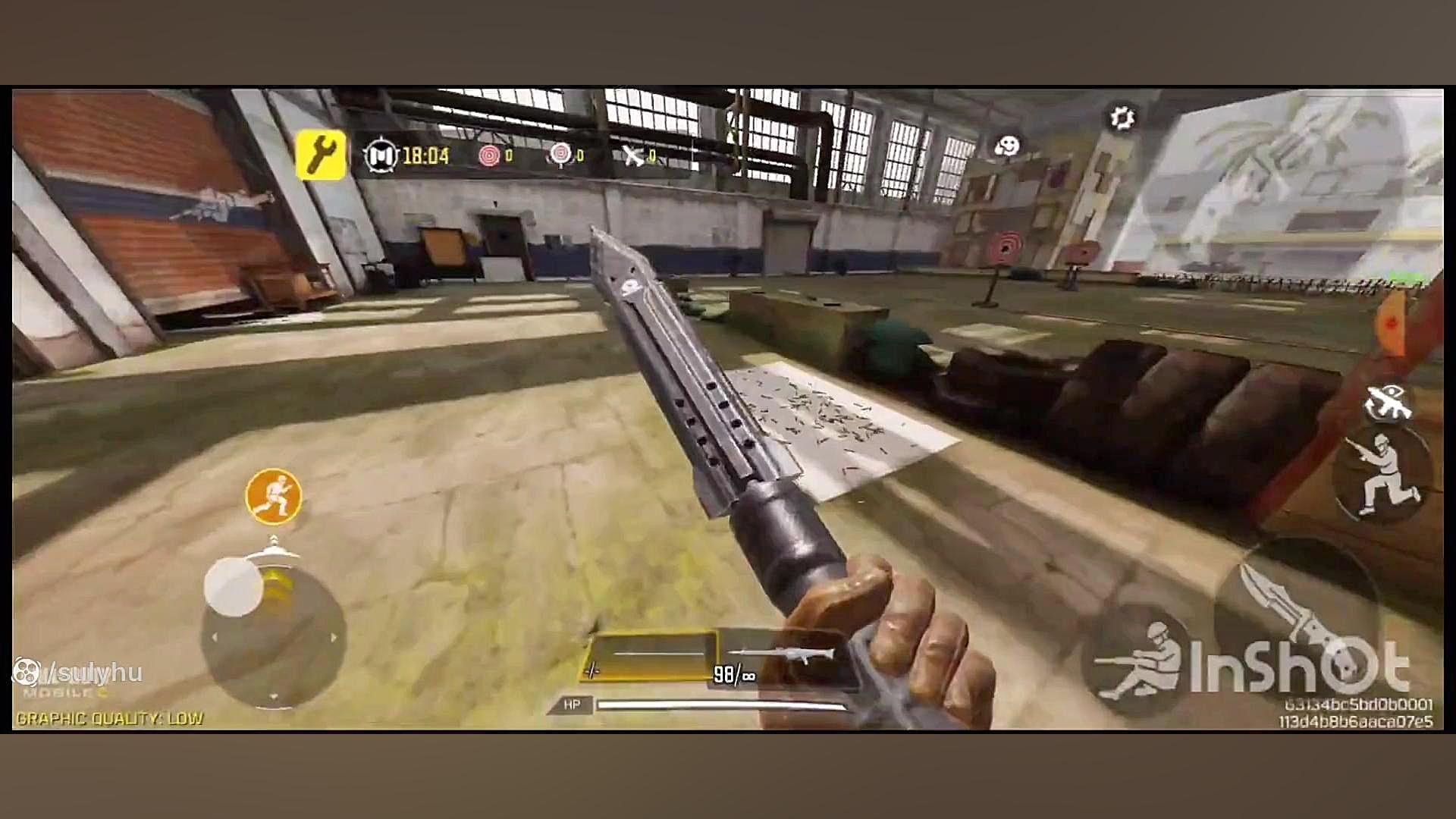The image size is (1456, 819).
Task: Toggle the orange sprint button
Action: coord(274,496)
